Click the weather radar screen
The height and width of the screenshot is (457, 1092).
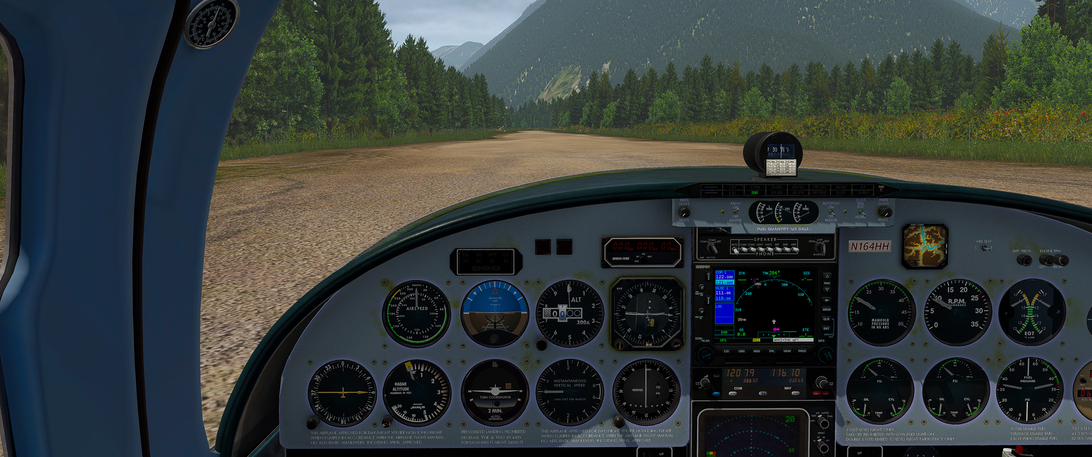coord(752,433)
